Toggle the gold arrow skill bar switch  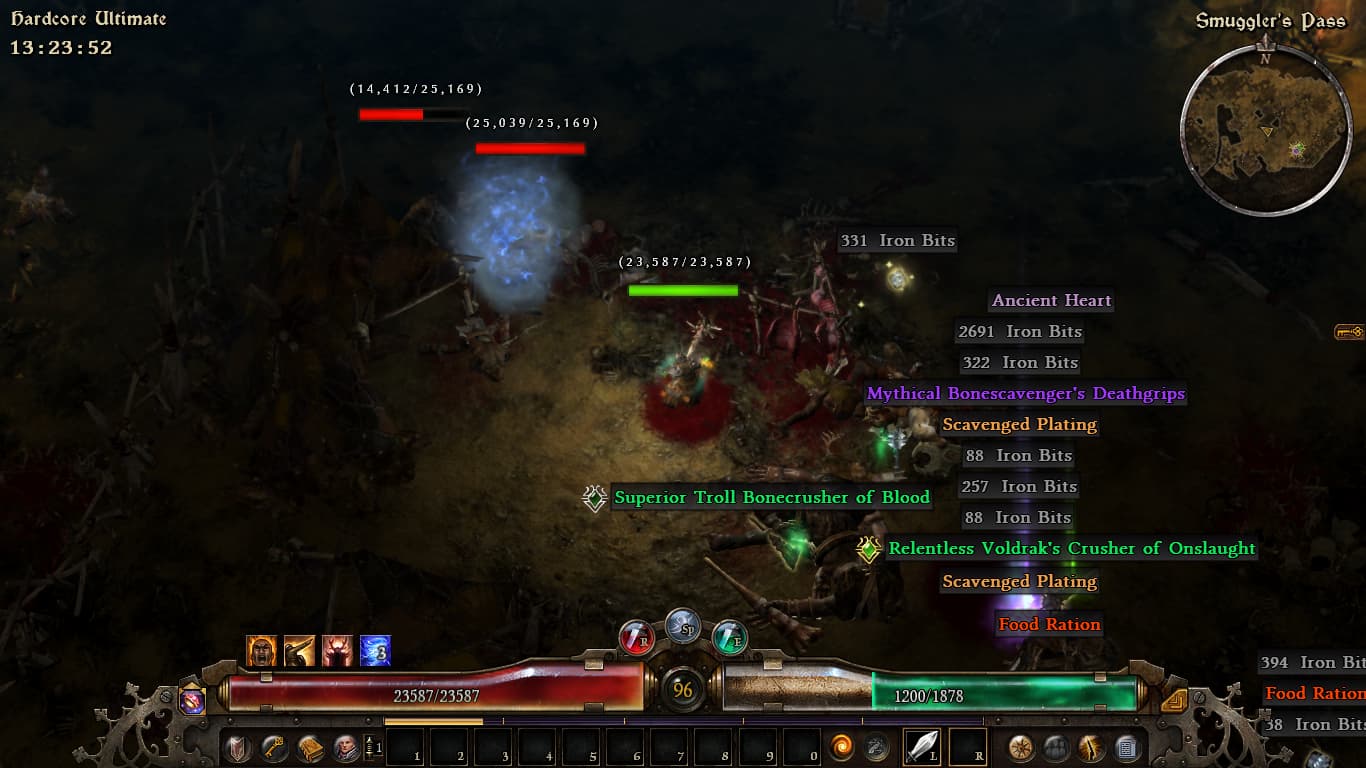1174,700
